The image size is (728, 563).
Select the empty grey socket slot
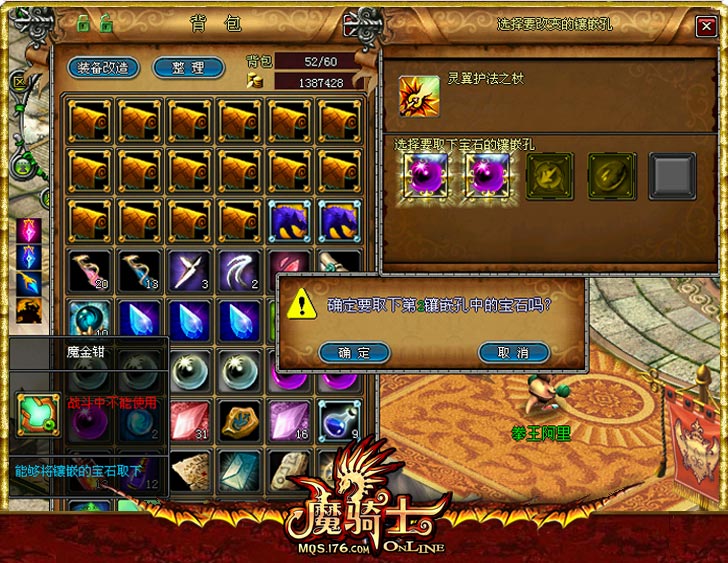tap(672, 175)
